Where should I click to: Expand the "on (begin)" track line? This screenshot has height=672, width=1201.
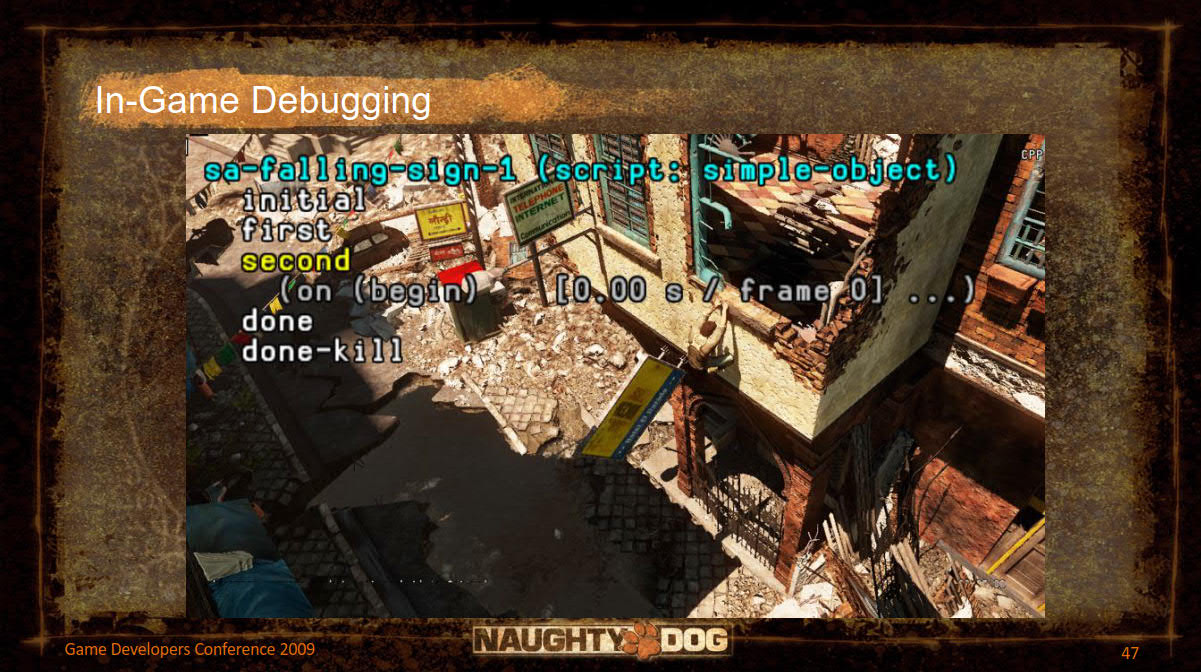626,292
